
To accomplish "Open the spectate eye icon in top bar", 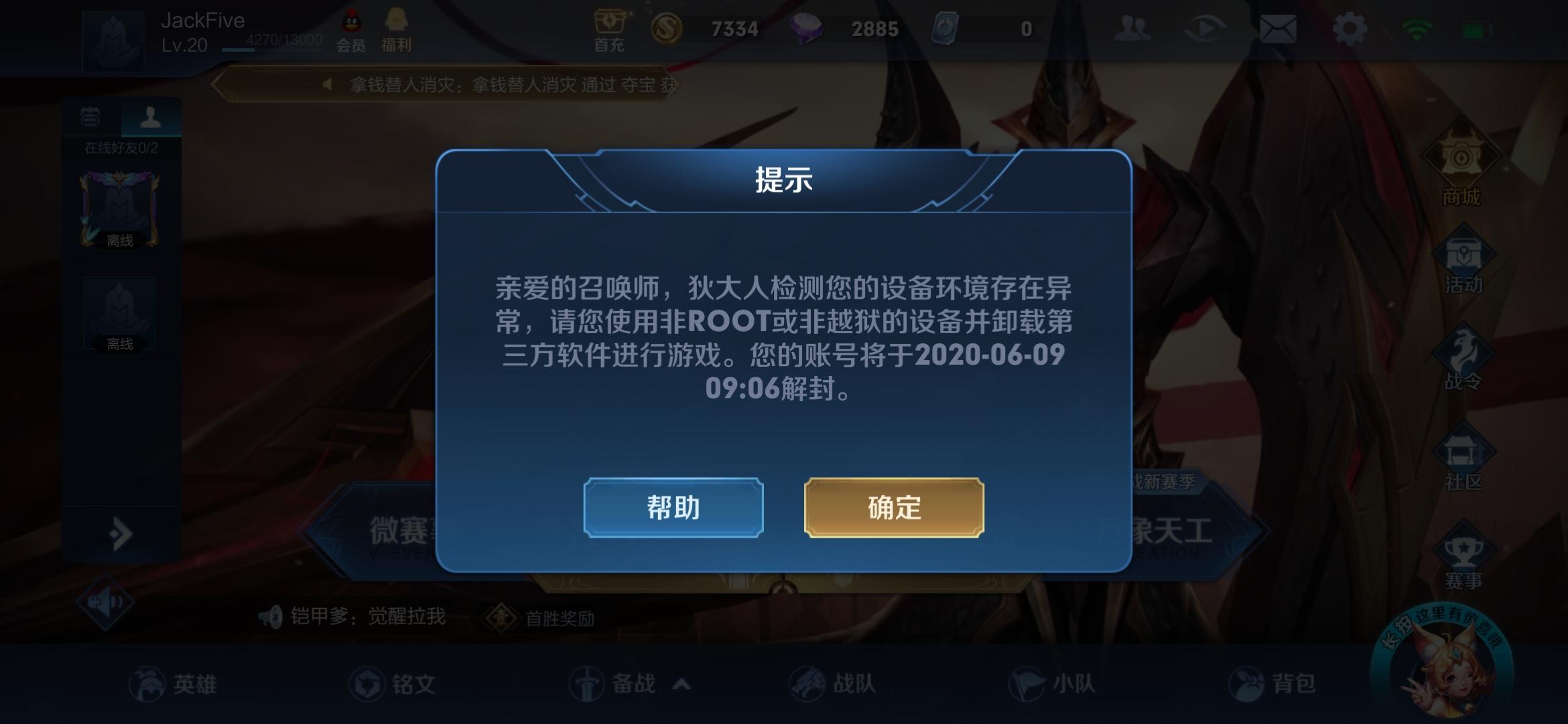I will point(1206,28).
